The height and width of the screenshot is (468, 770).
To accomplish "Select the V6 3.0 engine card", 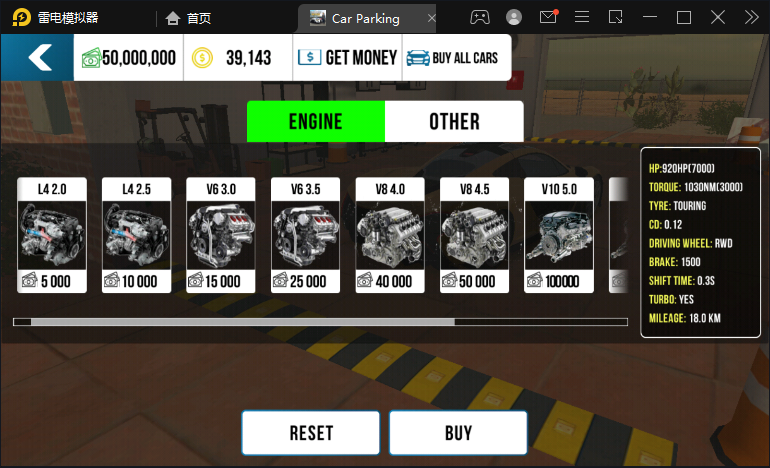I will (x=221, y=235).
